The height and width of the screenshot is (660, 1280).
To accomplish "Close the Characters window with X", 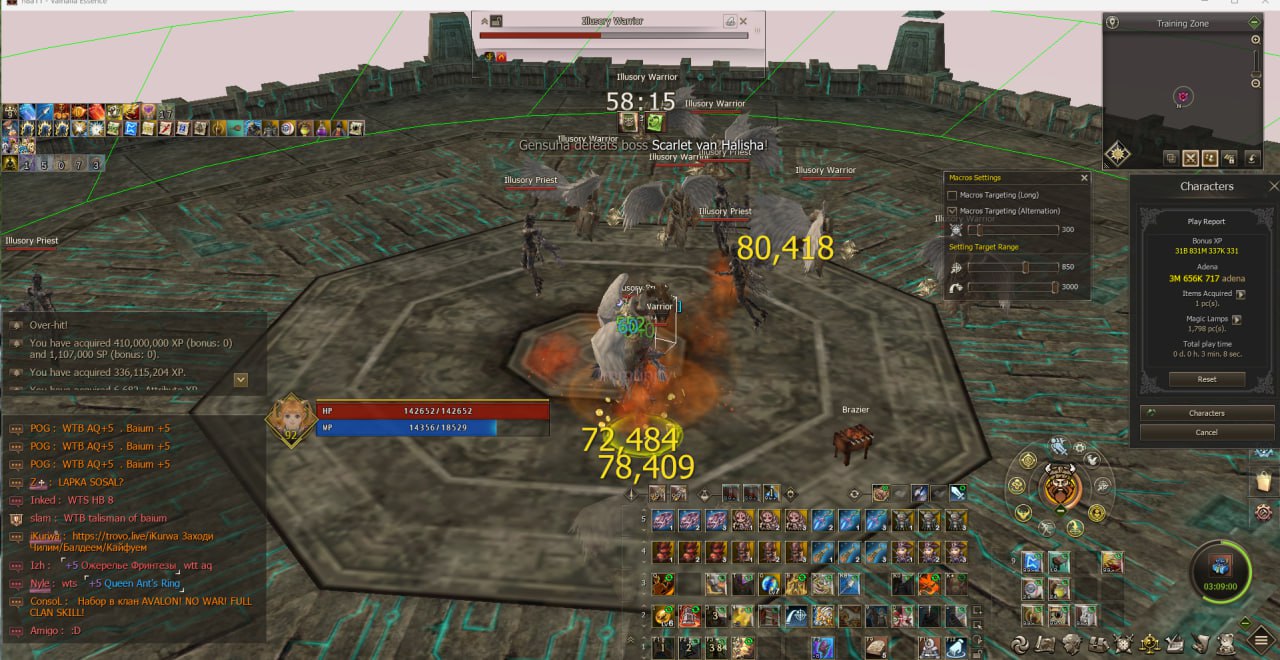I will [1273, 186].
